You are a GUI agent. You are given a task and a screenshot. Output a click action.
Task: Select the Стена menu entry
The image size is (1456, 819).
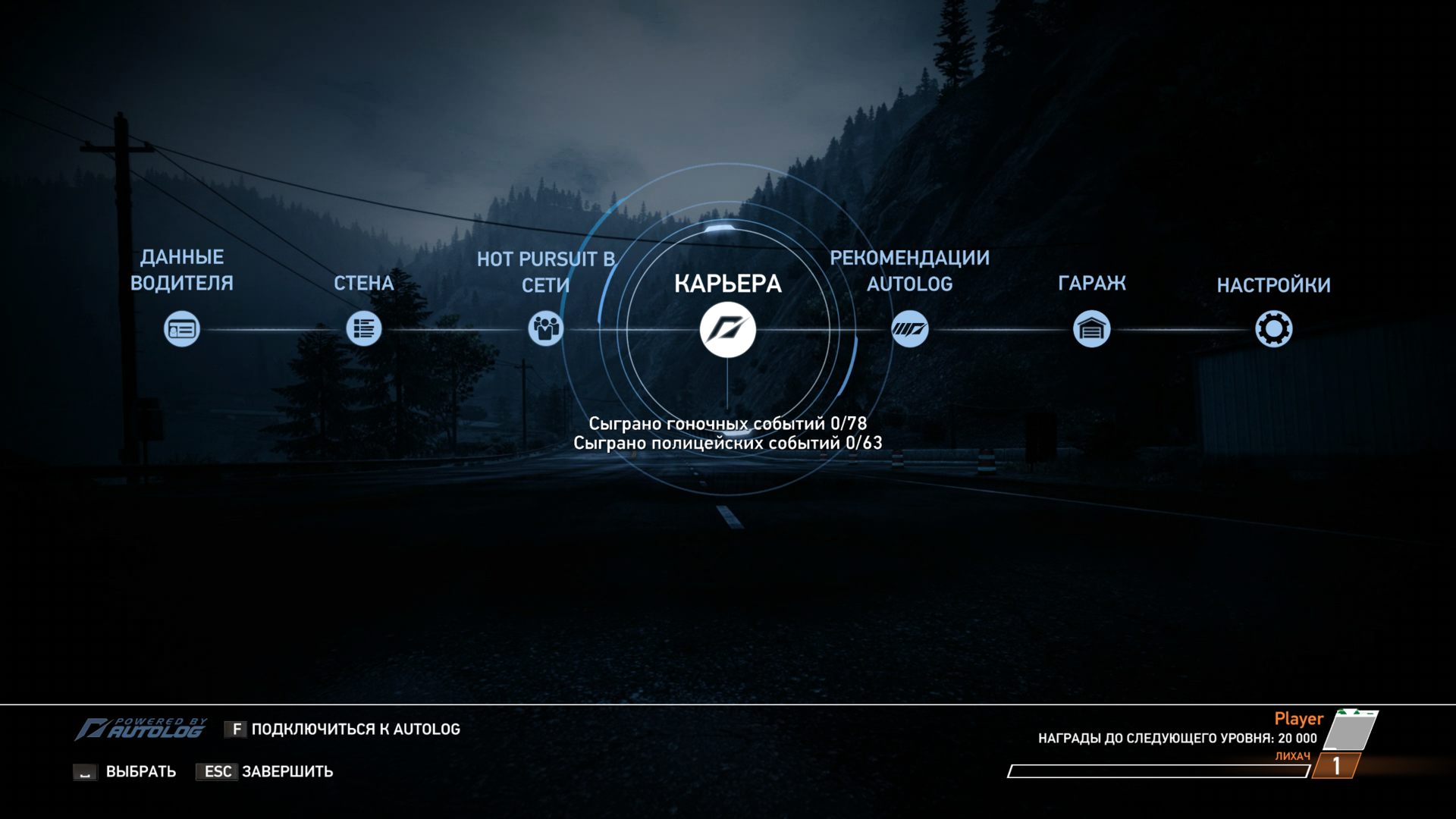(364, 329)
